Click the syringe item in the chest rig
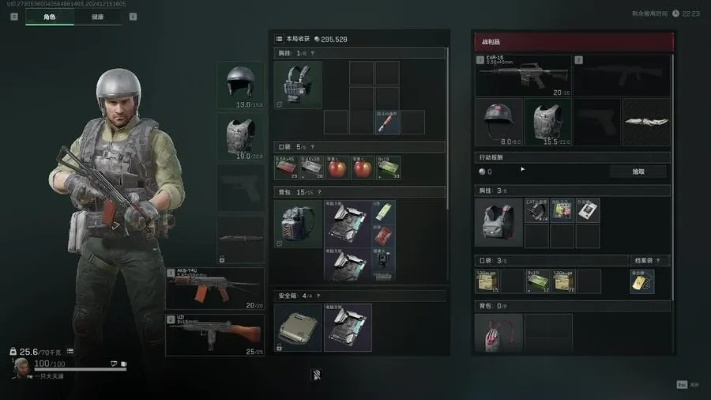This screenshot has height=400, width=711. [387, 121]
